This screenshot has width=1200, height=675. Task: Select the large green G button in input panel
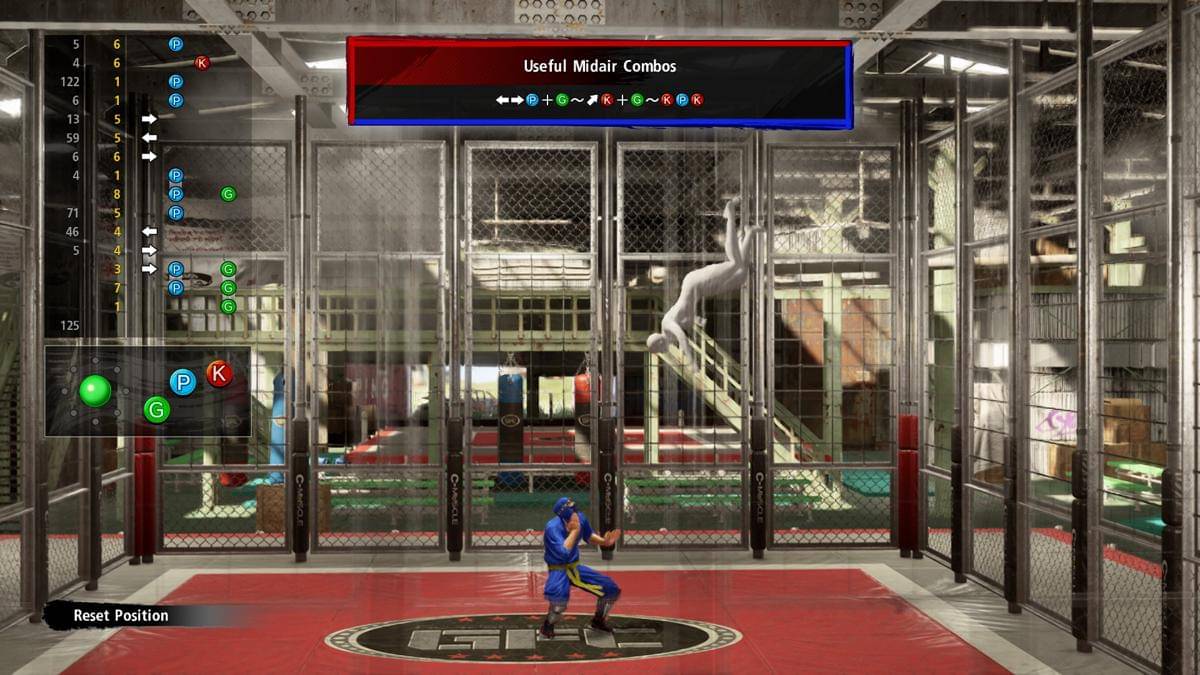157,408
